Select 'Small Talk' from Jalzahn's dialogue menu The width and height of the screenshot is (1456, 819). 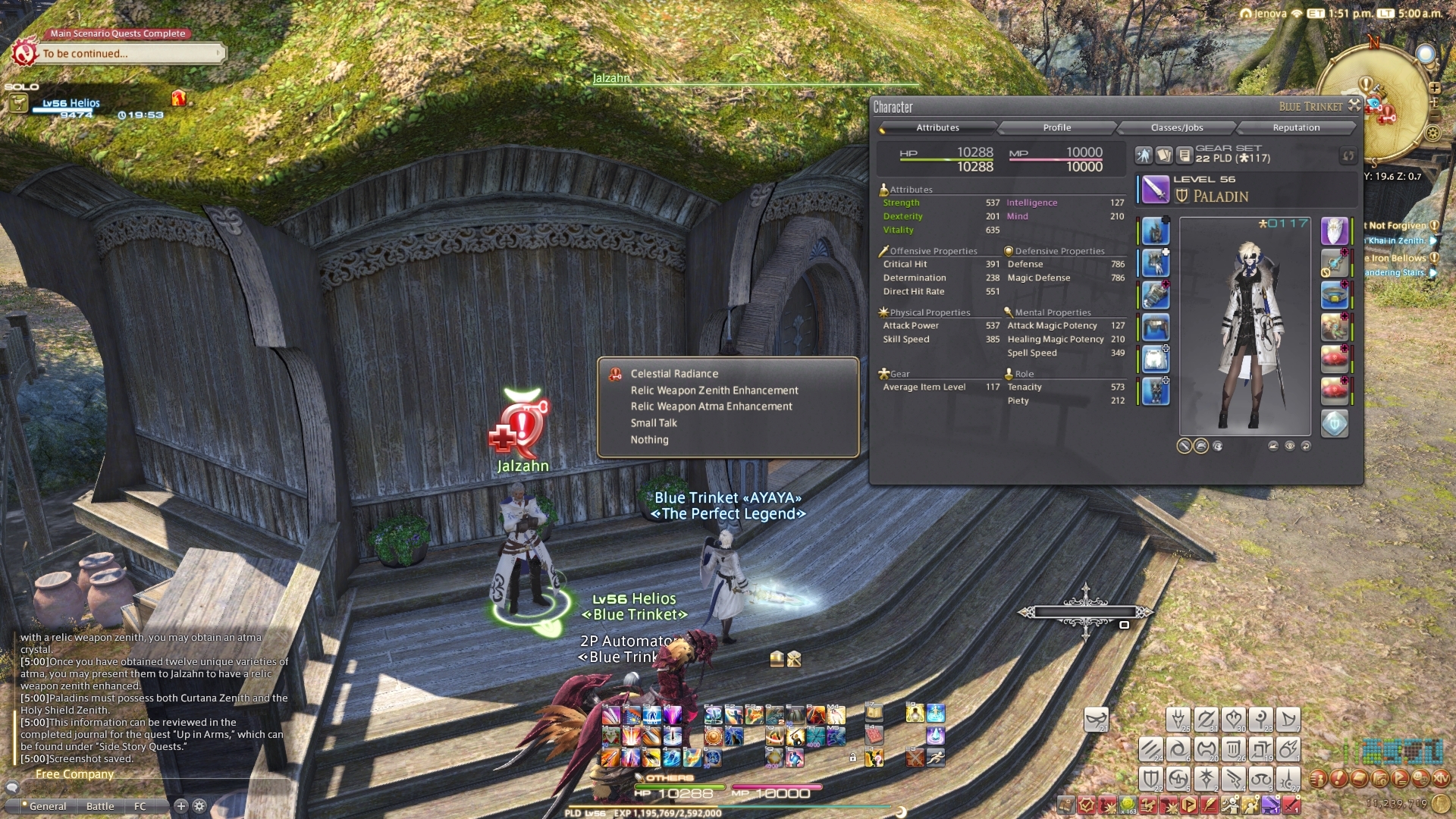[x=653, y=423]
